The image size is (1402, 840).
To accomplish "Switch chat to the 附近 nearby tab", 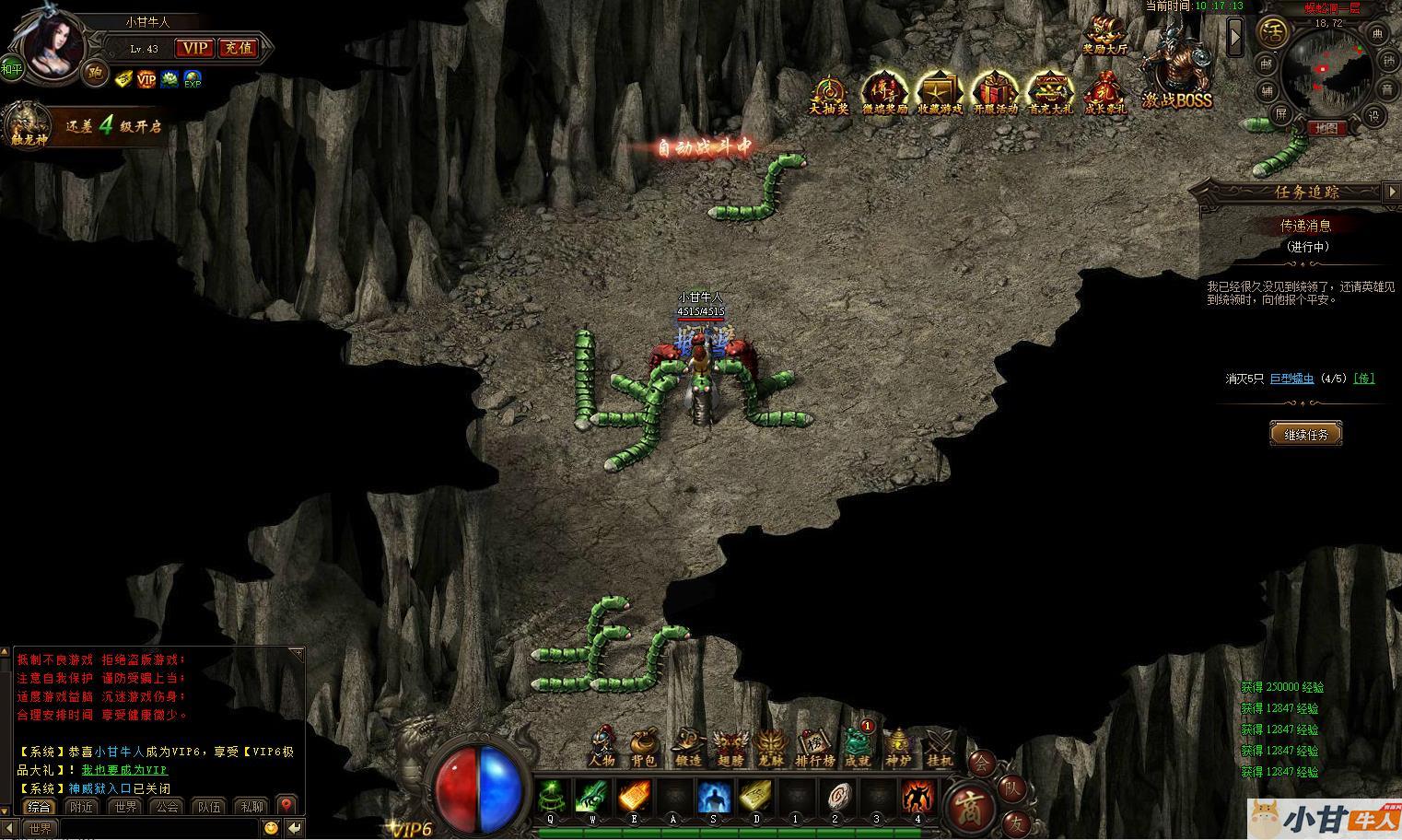I will (x=82, y=807).
